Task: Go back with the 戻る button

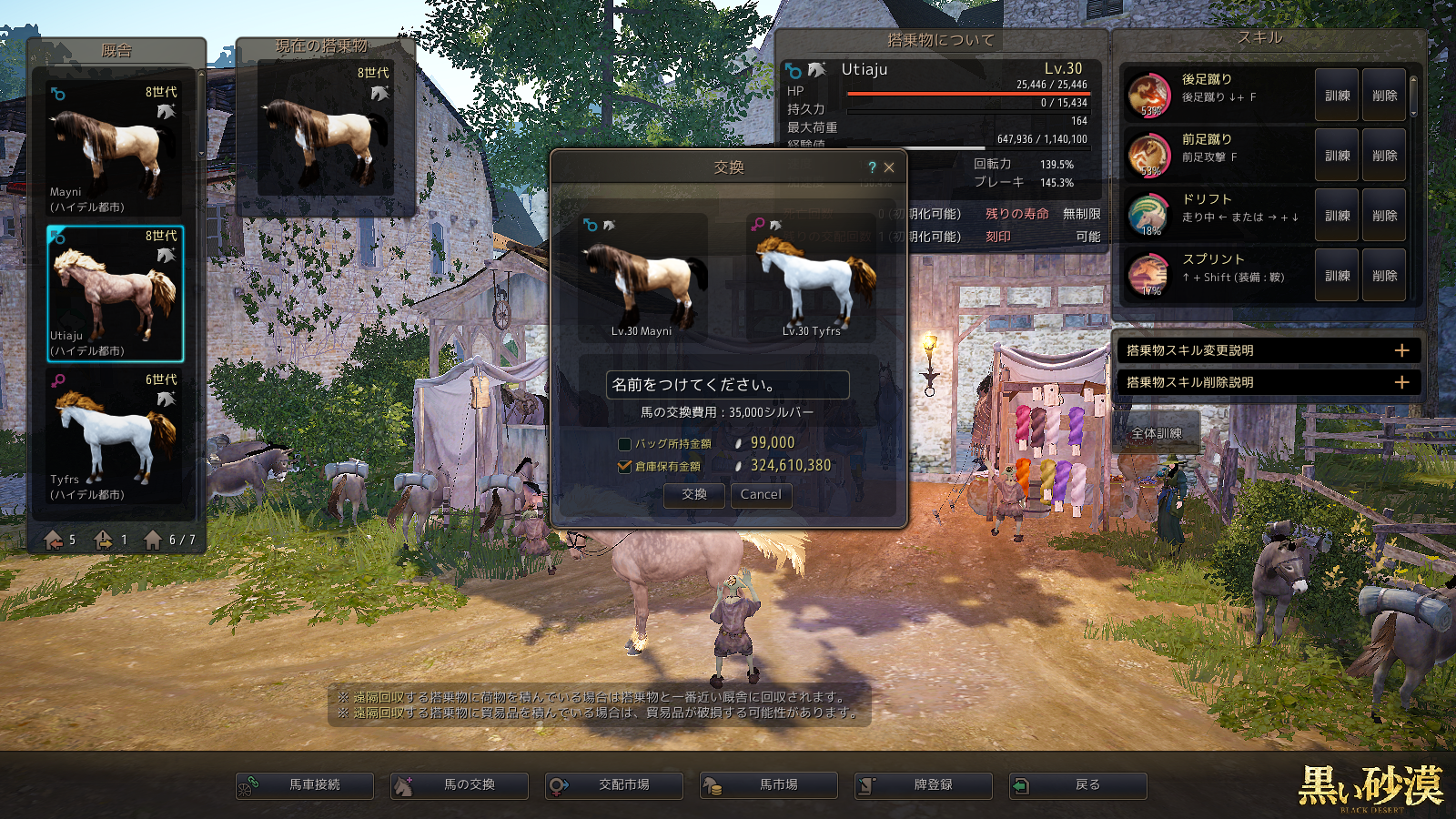Action: (1078, 785)
